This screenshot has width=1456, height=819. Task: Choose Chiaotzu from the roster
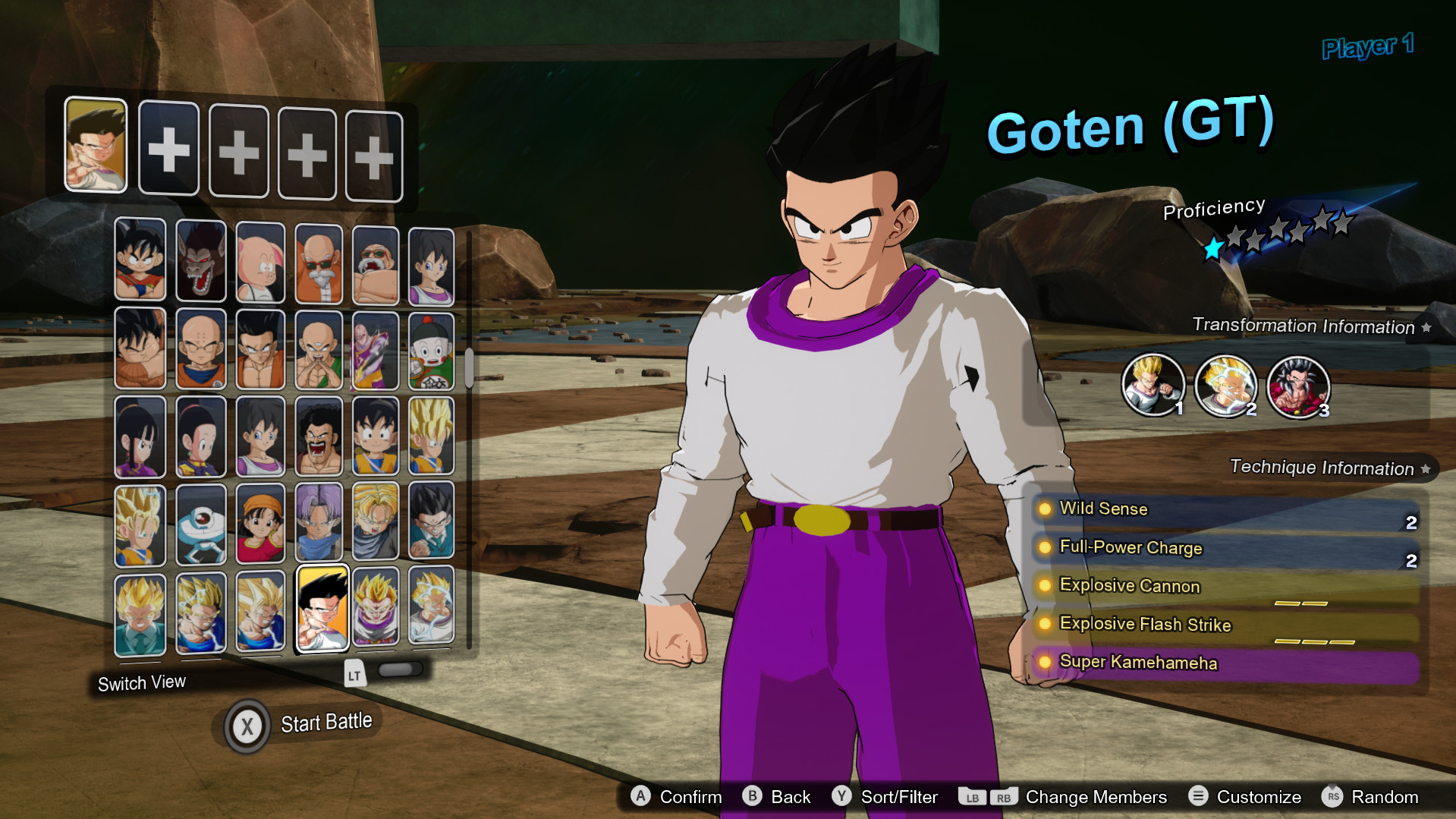(x=433, y=349)
